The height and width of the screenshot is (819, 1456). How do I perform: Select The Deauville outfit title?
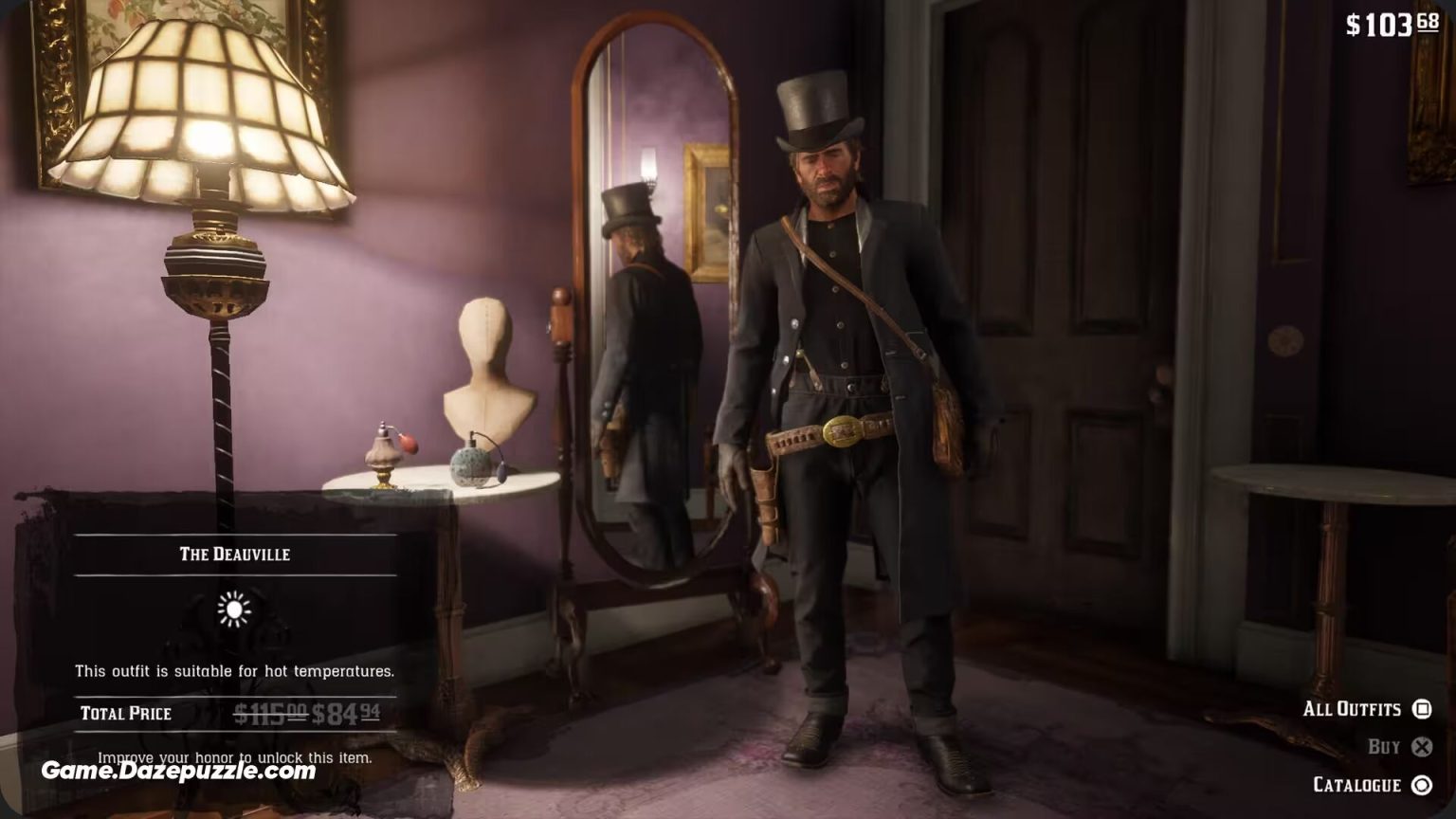[233, 554]
